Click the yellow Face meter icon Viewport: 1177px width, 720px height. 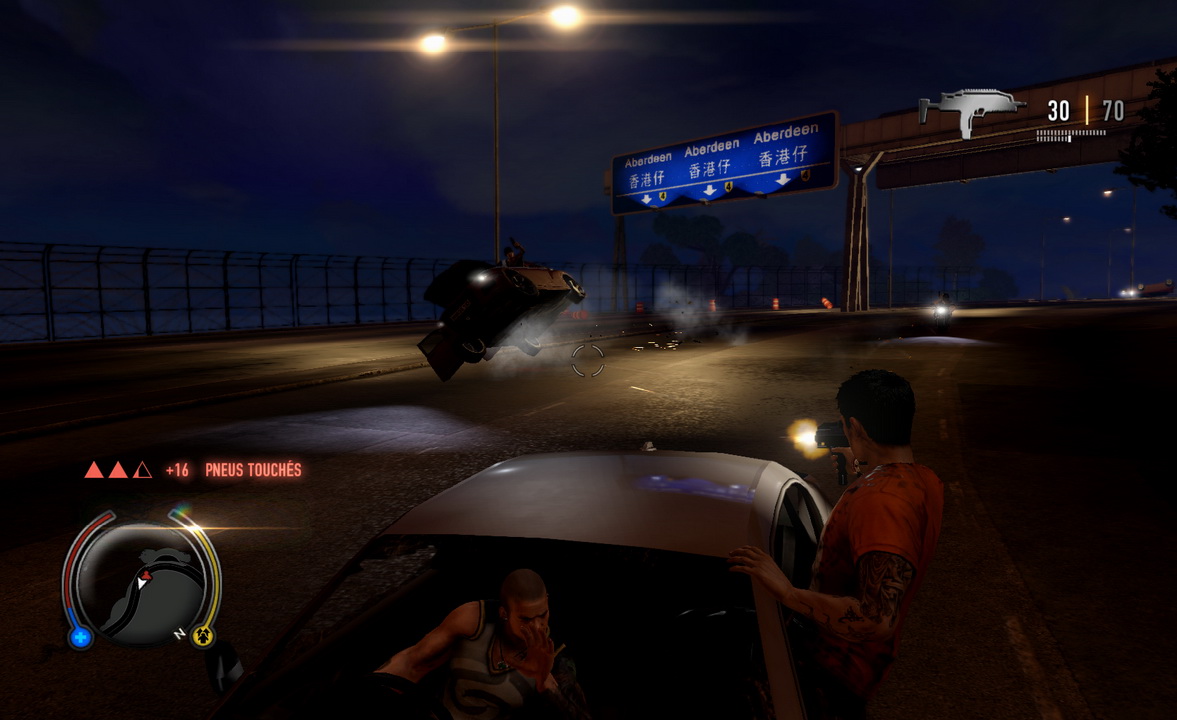205,633
